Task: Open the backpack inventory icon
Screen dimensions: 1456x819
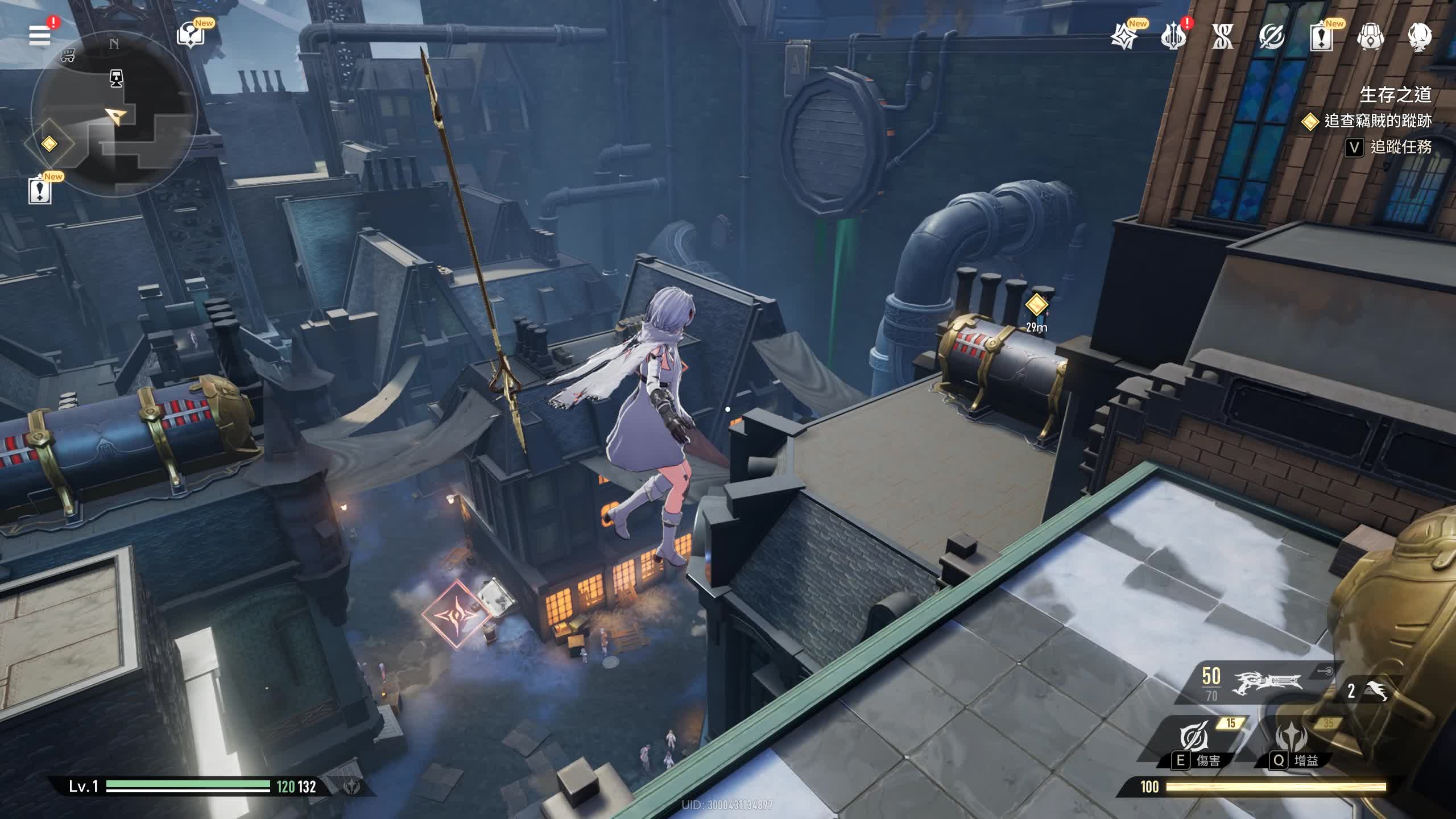Action: point(1370,38)
